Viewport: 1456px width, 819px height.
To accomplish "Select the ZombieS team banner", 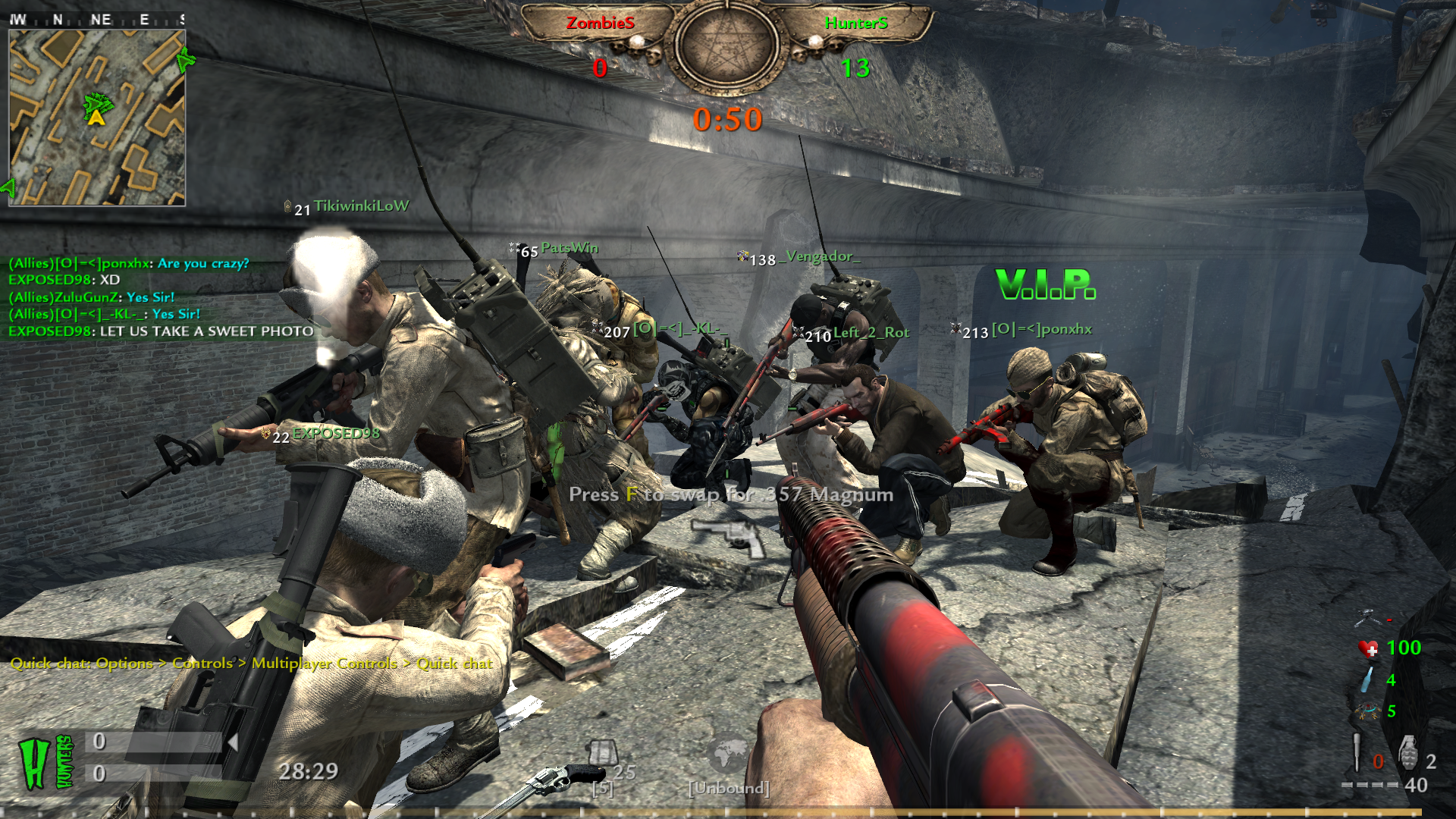I will [600, 24].
